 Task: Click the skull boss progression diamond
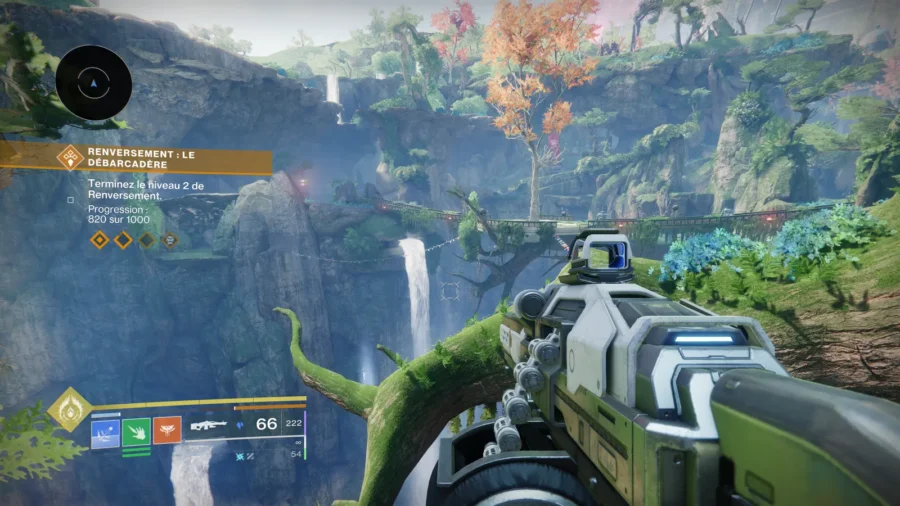170,240
